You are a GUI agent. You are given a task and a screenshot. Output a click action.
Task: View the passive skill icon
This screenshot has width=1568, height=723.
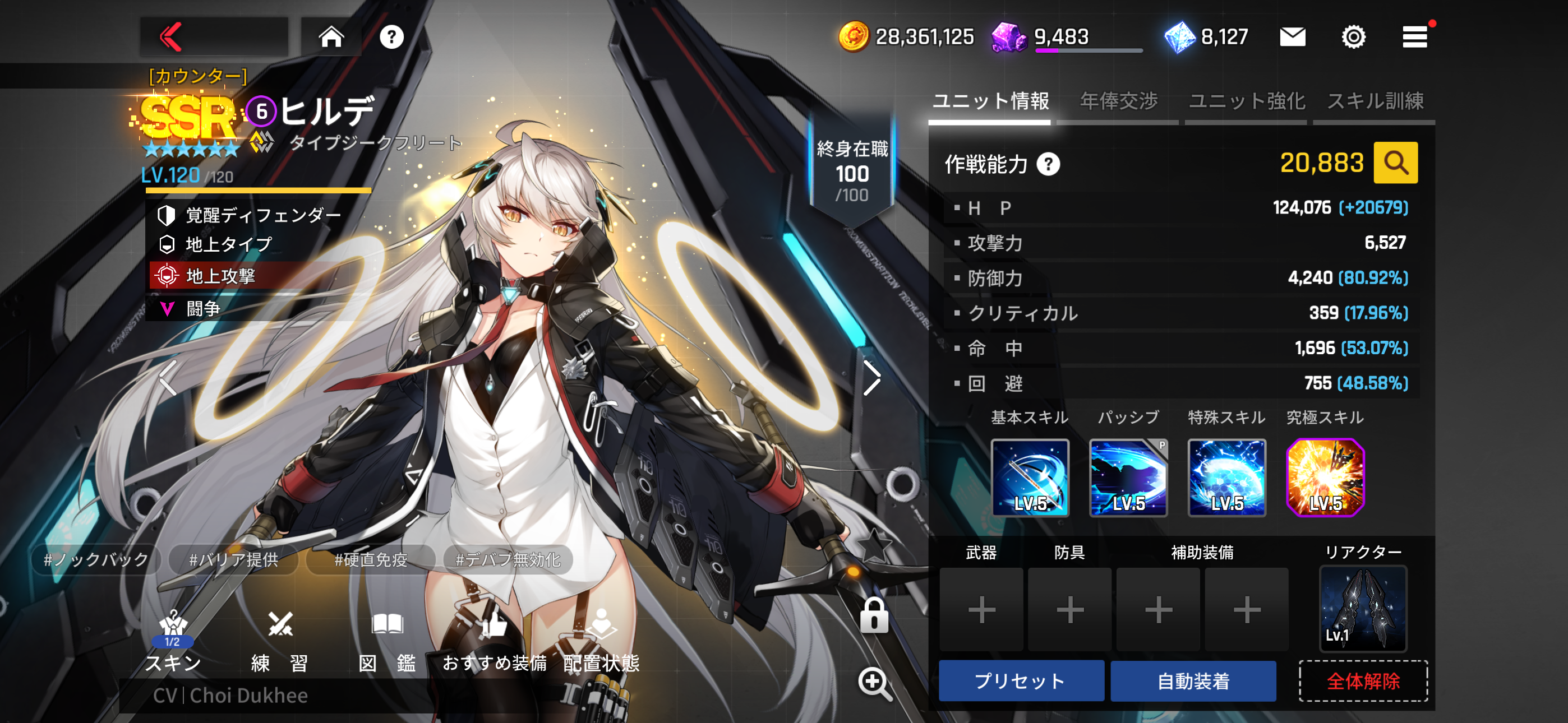point(1128,478)
